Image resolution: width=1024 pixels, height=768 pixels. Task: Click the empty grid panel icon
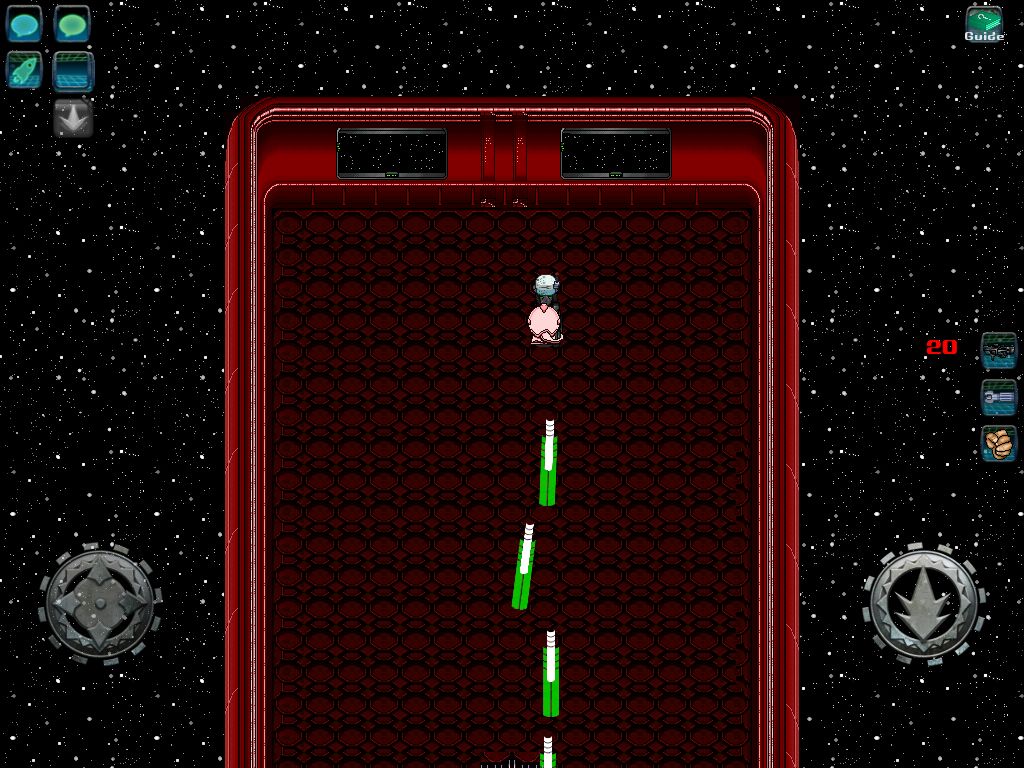coord(73,71)
